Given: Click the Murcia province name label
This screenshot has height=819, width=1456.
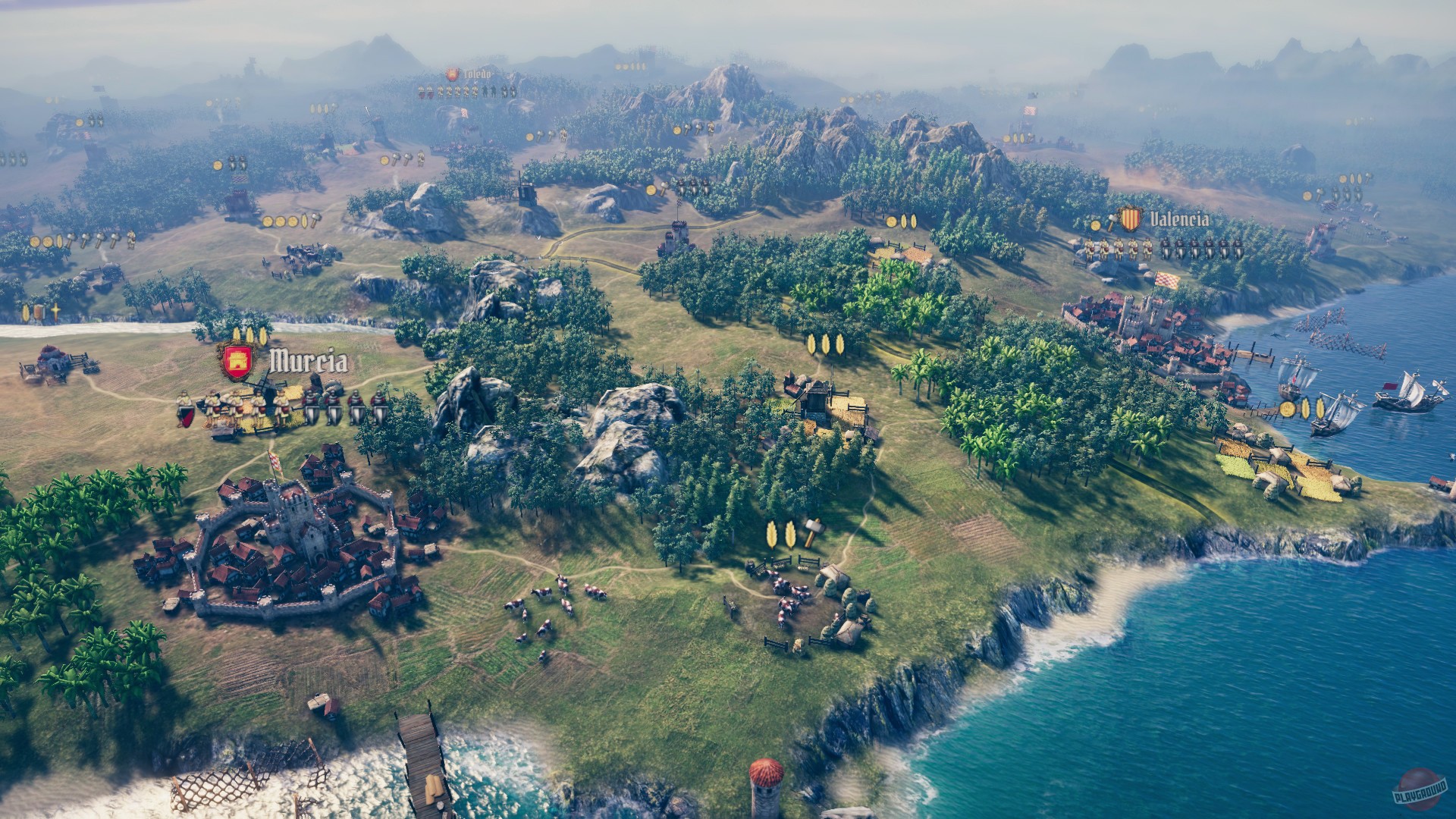Looking at the screenshot, I should pos(308,360).
